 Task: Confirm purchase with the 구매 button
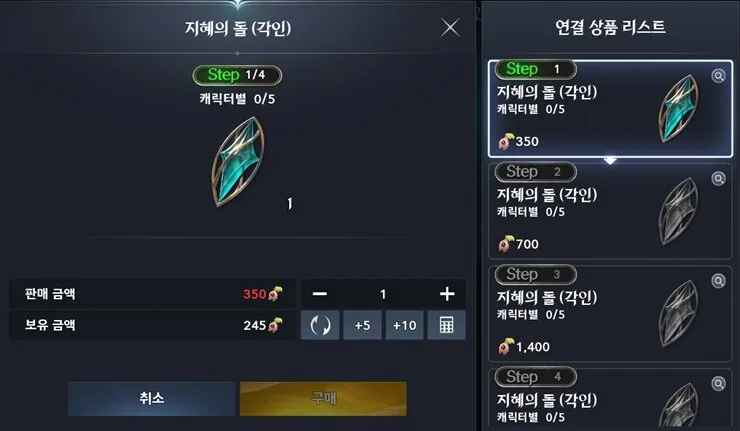[323, 398]
